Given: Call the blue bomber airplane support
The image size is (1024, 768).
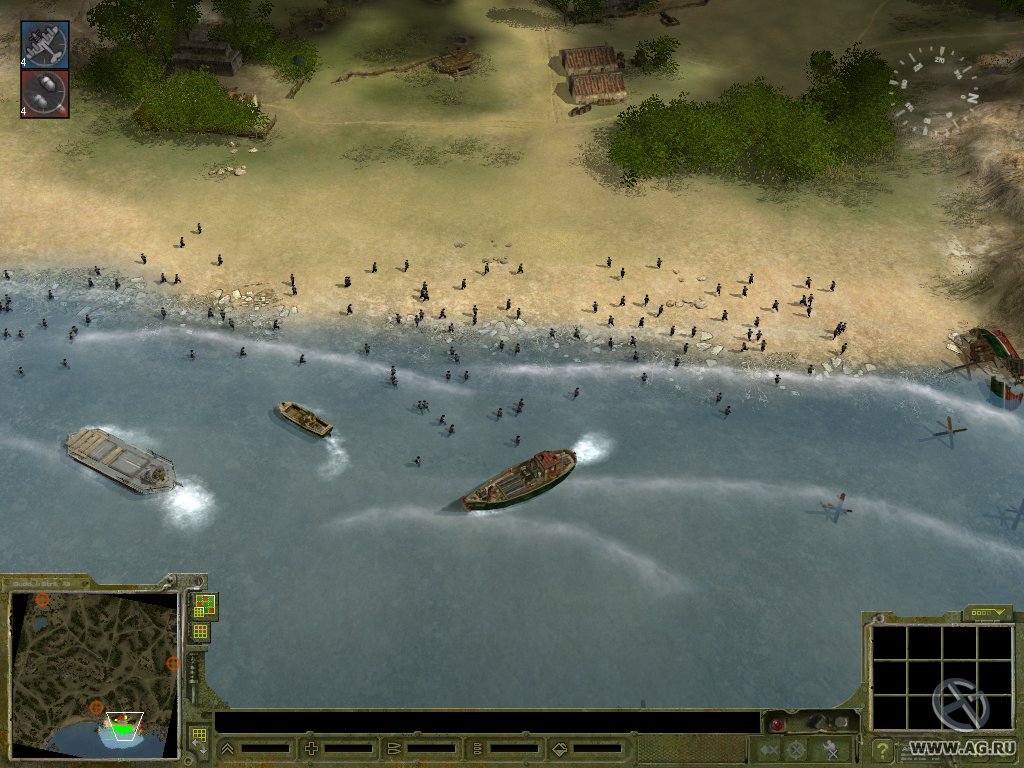Looking at the screenshot, I should tap(44, 44).
